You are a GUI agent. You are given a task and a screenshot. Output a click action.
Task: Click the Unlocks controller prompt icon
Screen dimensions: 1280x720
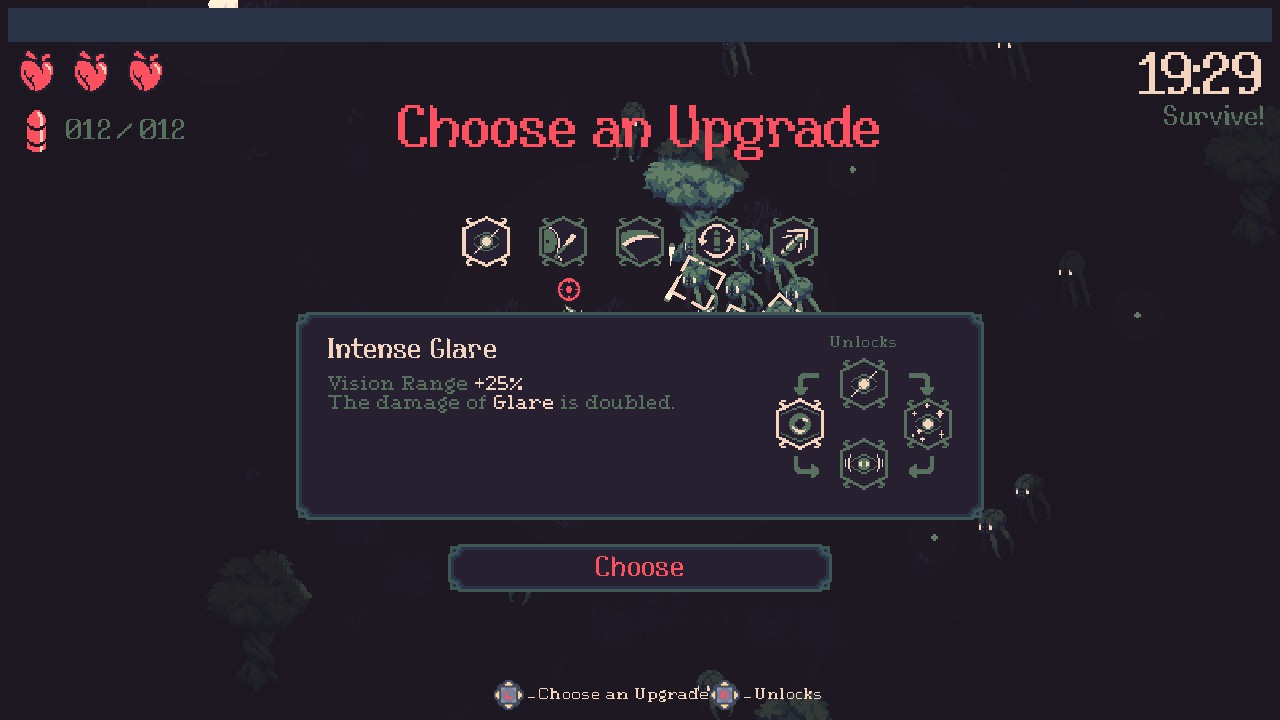click(x=724, y=695)
